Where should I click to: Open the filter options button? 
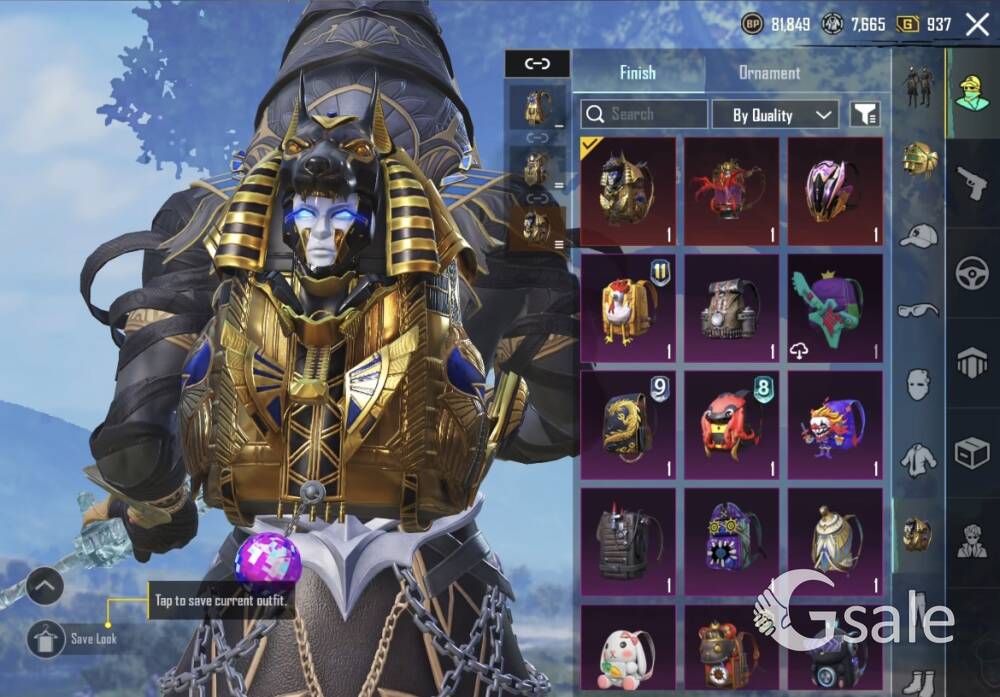tap(865, 115)
